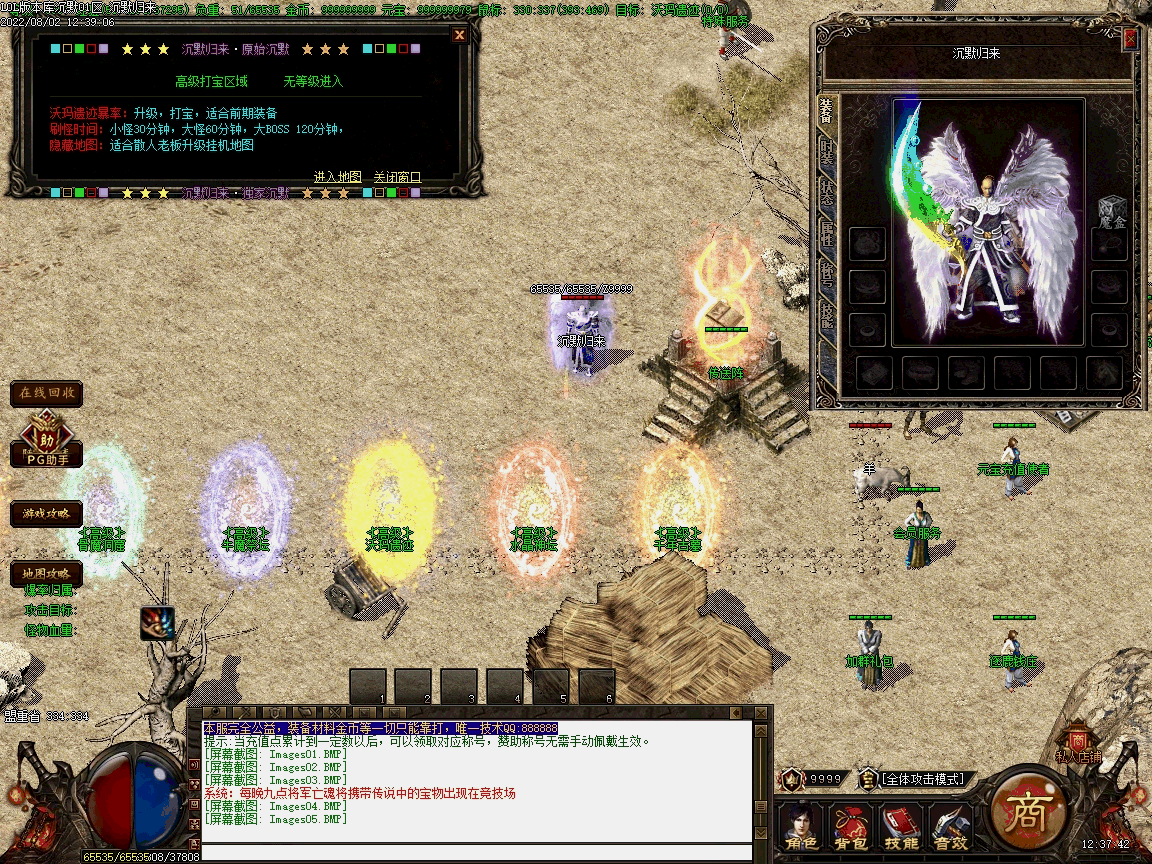Show the 属性 attributes tab
This screenshot has height=864, width=1152.
click(826, 234)
